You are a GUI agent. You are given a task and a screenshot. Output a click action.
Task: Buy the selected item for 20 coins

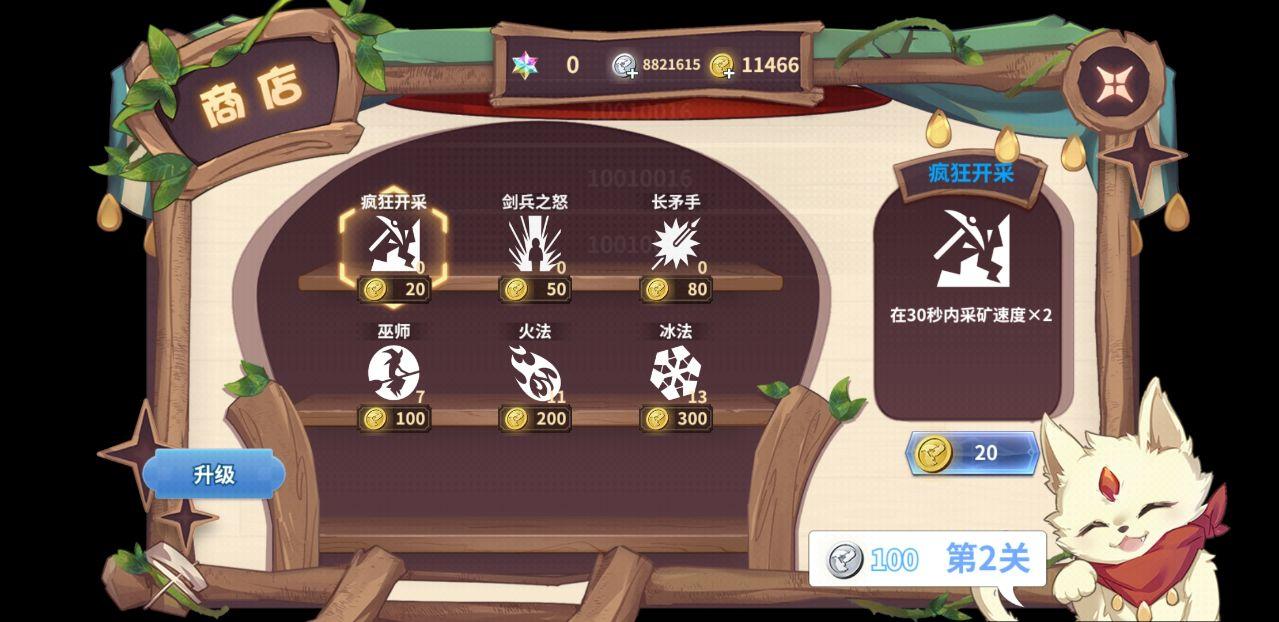[972, 453]
